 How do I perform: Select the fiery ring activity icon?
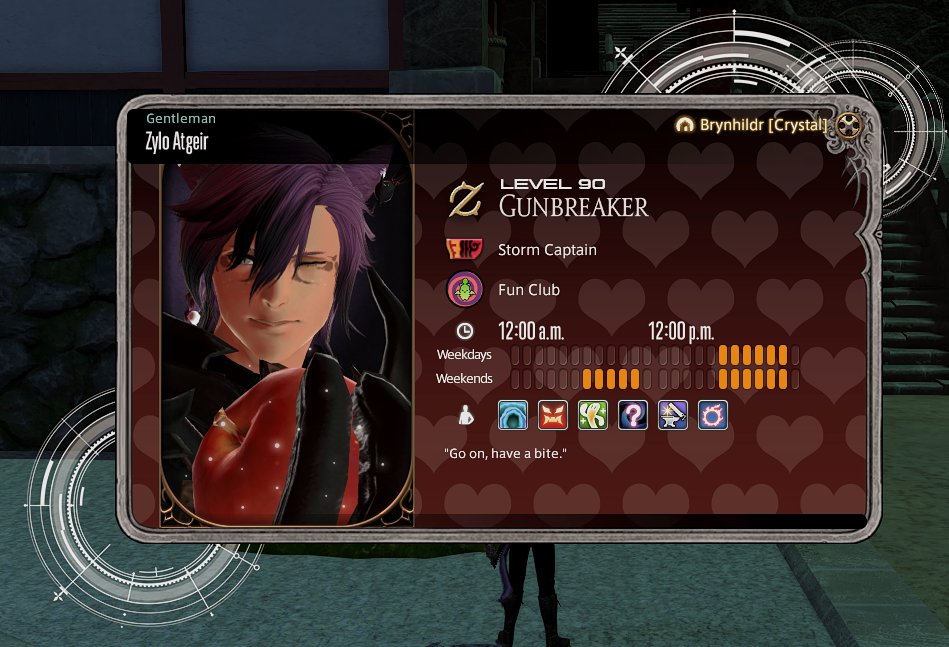tap(713, 415)
